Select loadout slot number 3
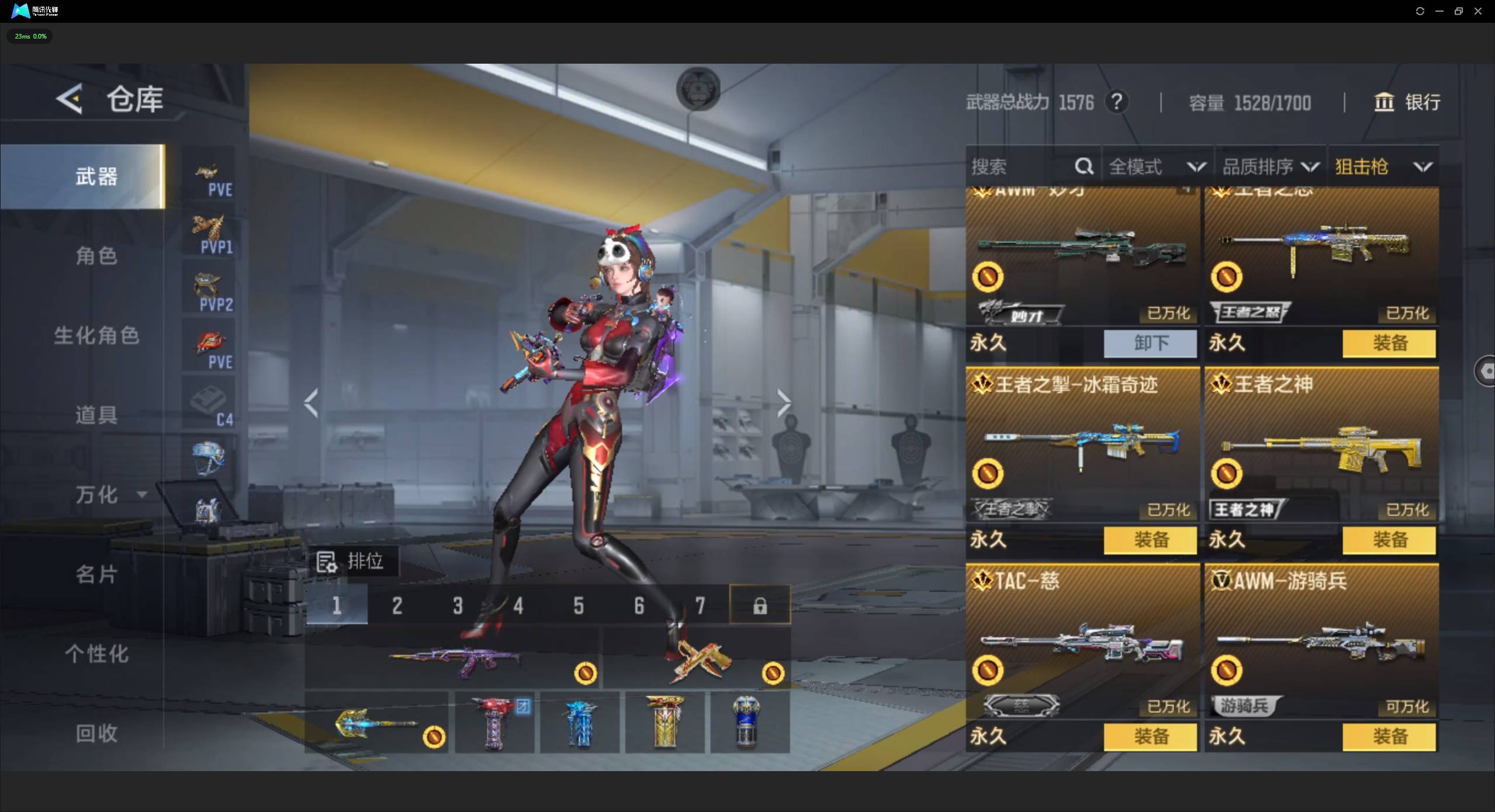Viewport: 1495px width, 812px height. (458, 606)
